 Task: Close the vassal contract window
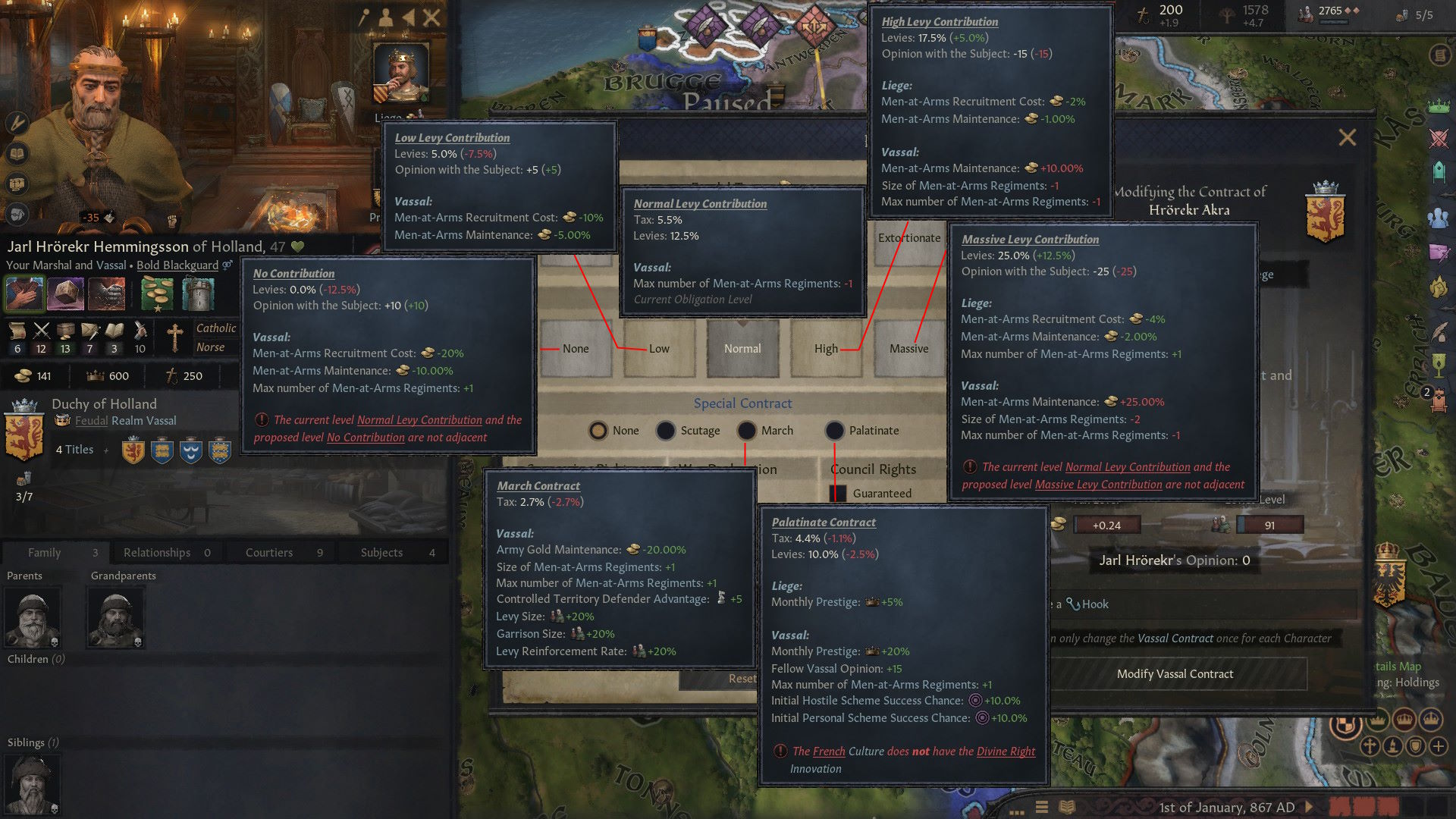click(1348, 137)
